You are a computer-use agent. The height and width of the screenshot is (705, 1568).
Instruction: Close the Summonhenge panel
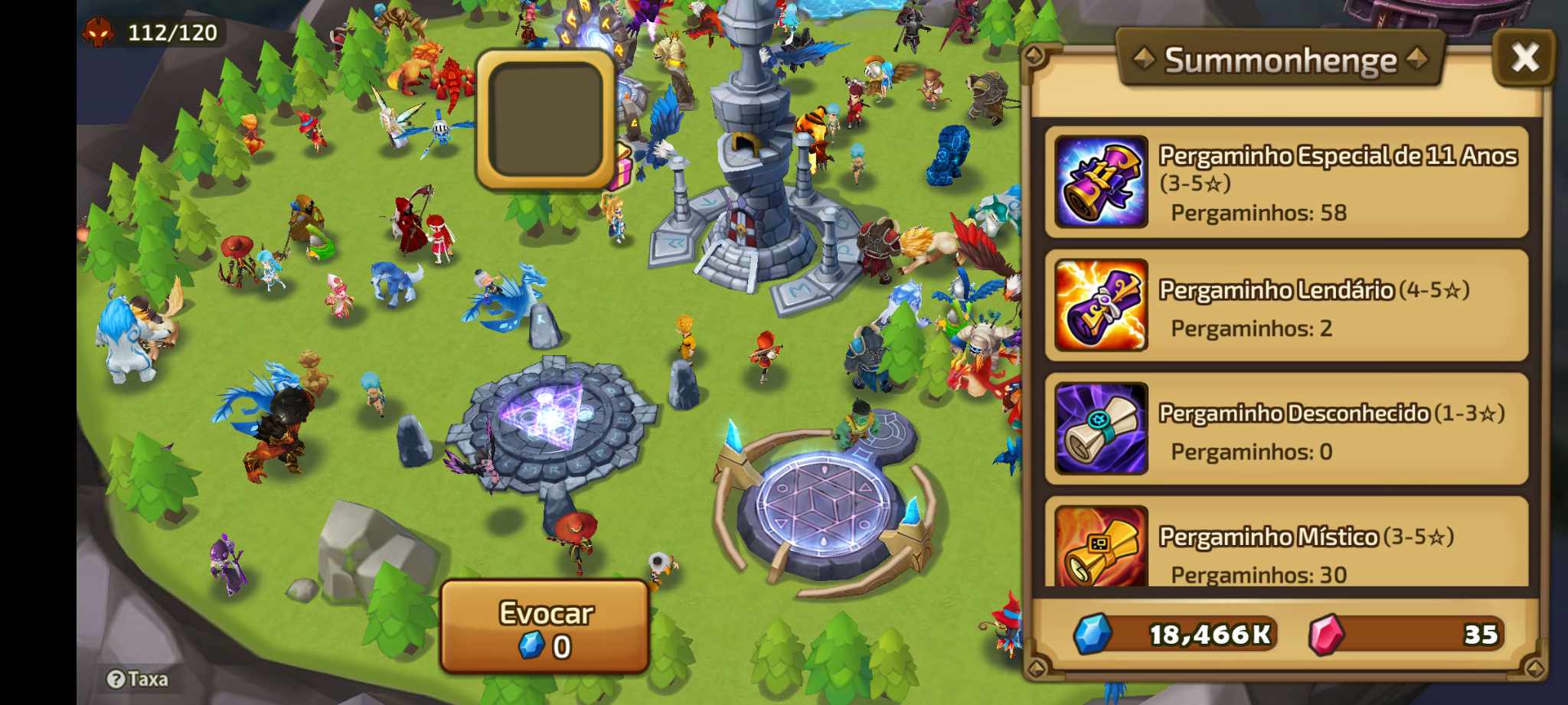[1524, 57]
